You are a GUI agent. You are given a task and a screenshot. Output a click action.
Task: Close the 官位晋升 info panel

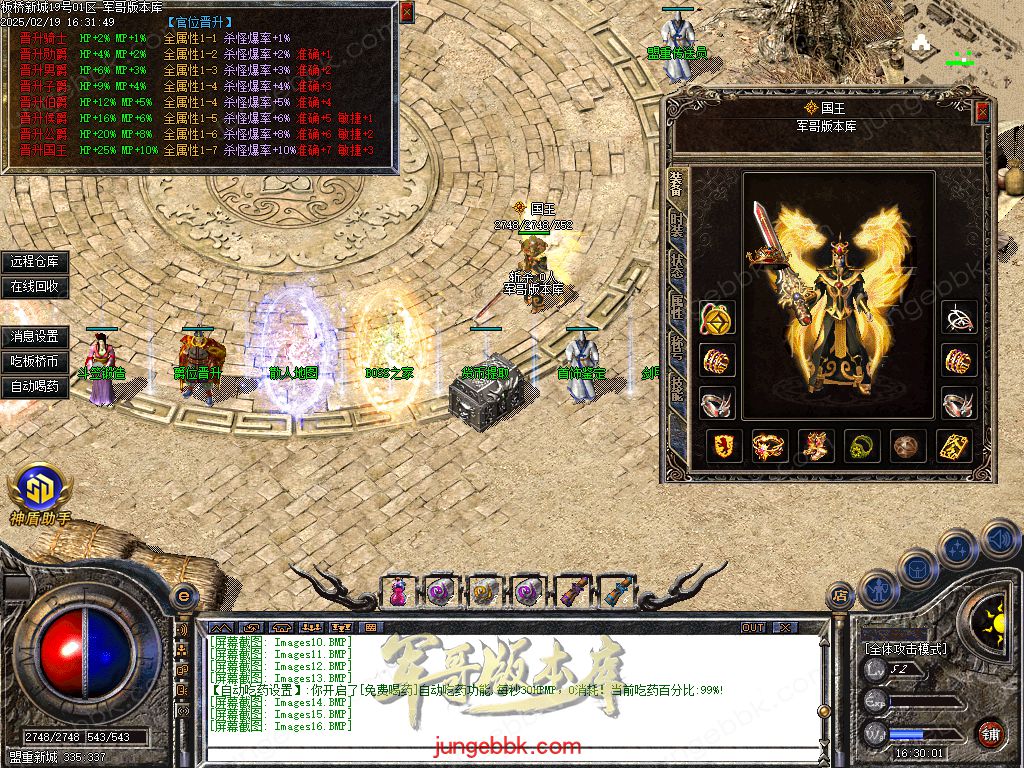(406, 12)
